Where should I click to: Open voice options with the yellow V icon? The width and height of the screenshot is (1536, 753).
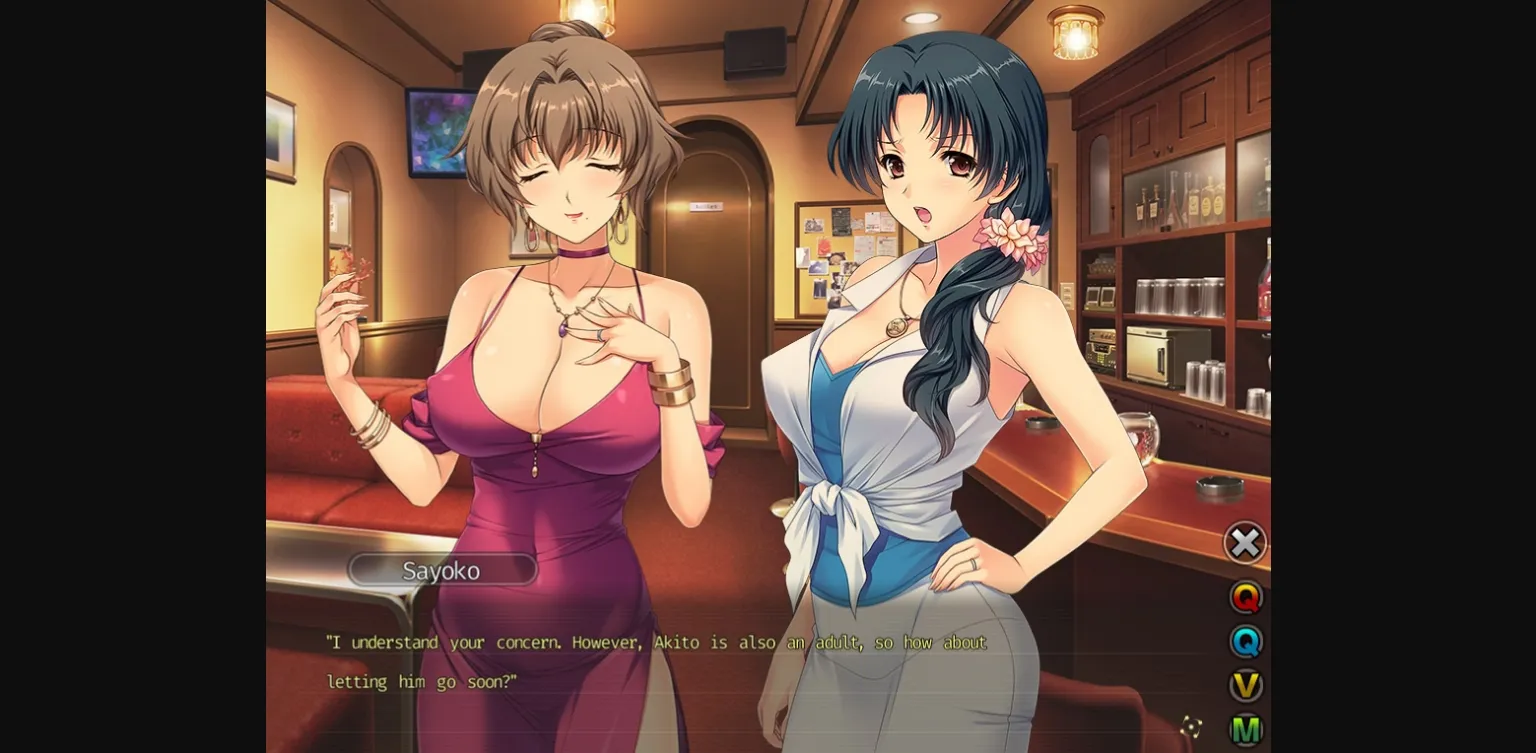click(x=1245, y=686)
